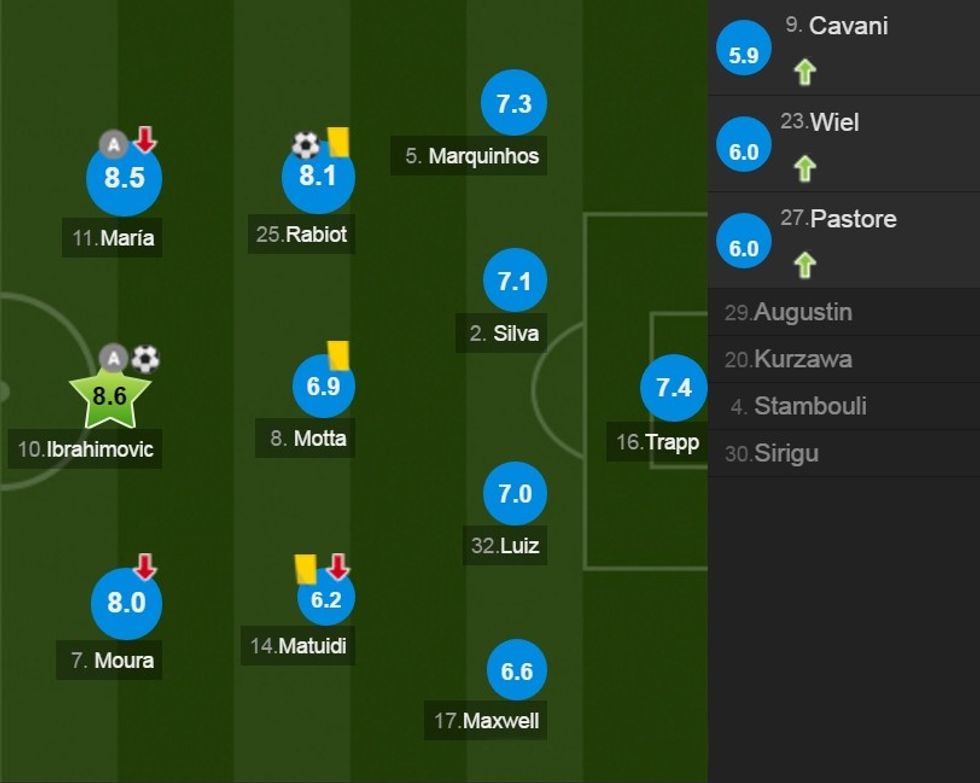Open Maxwell's 6.6 rating circle

pyautogui.click(x=516, y=671)
